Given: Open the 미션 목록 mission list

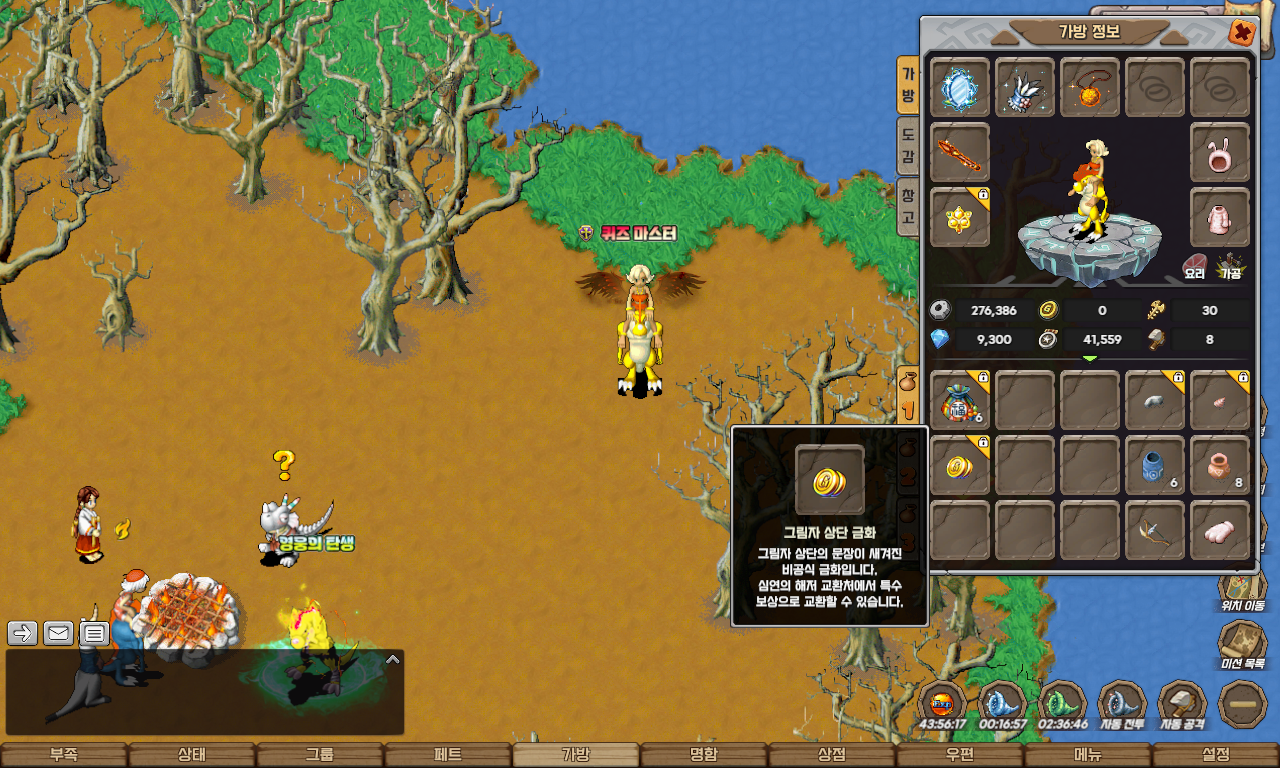Looking at the screenshot, I should (x=1242, y=646).
